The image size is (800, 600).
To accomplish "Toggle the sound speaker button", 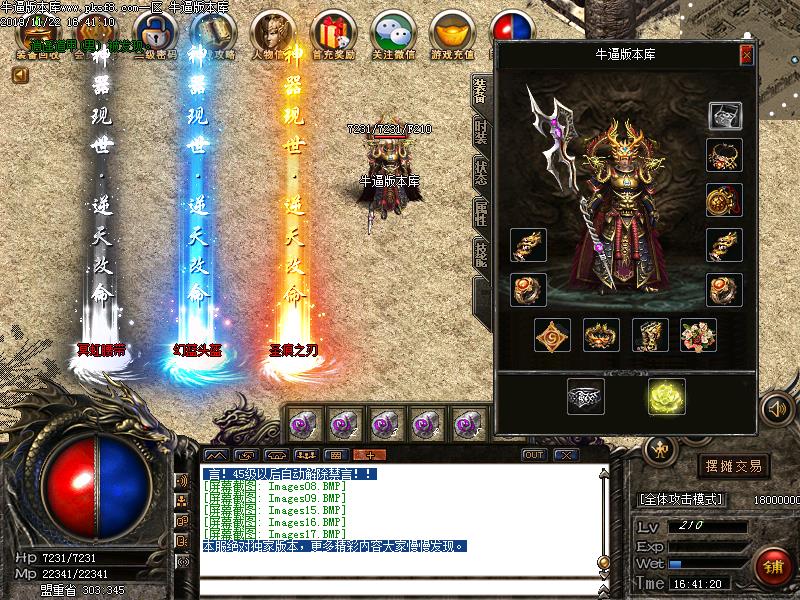I will coord(776,408).
